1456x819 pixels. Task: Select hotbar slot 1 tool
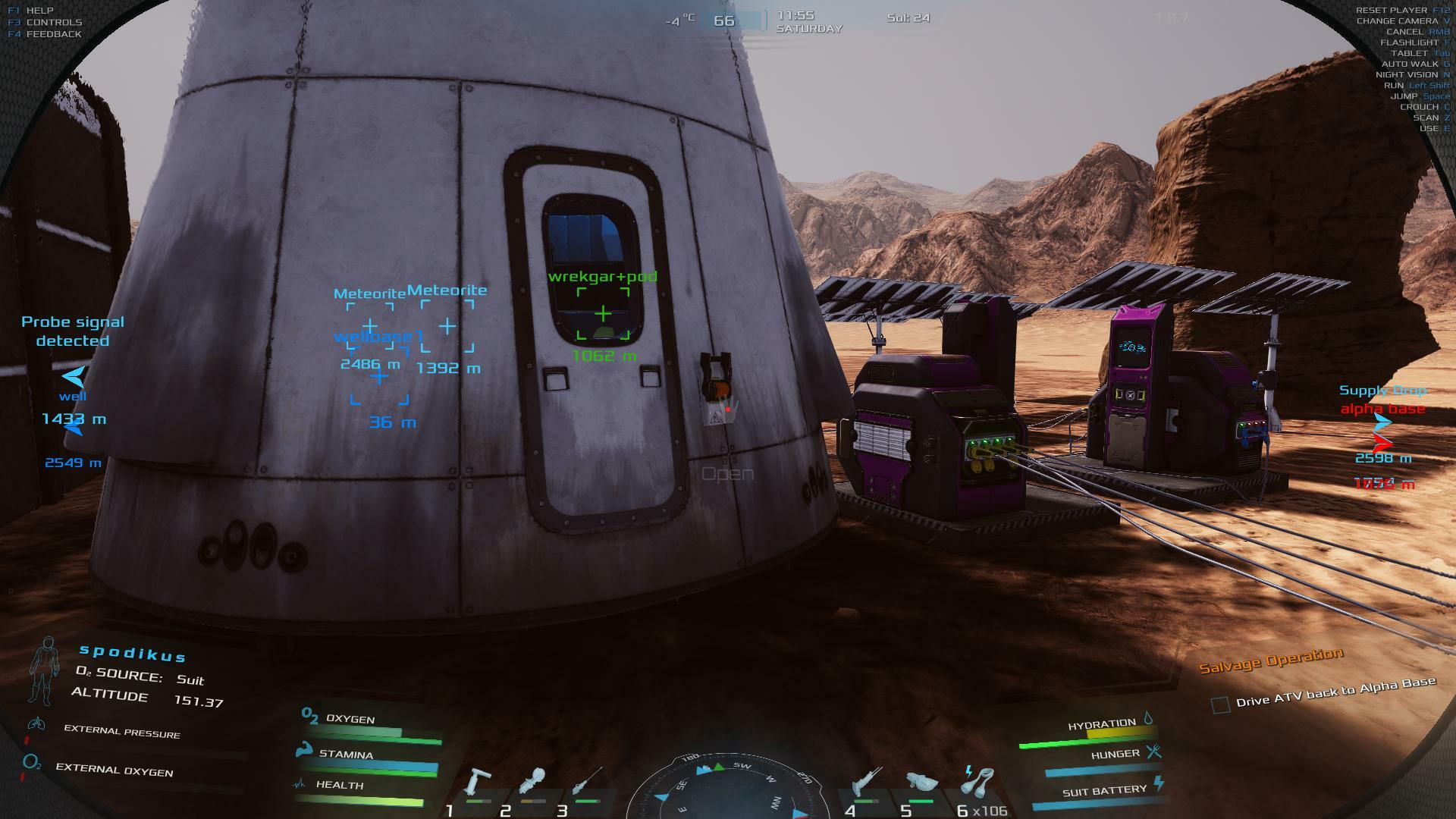478,783
